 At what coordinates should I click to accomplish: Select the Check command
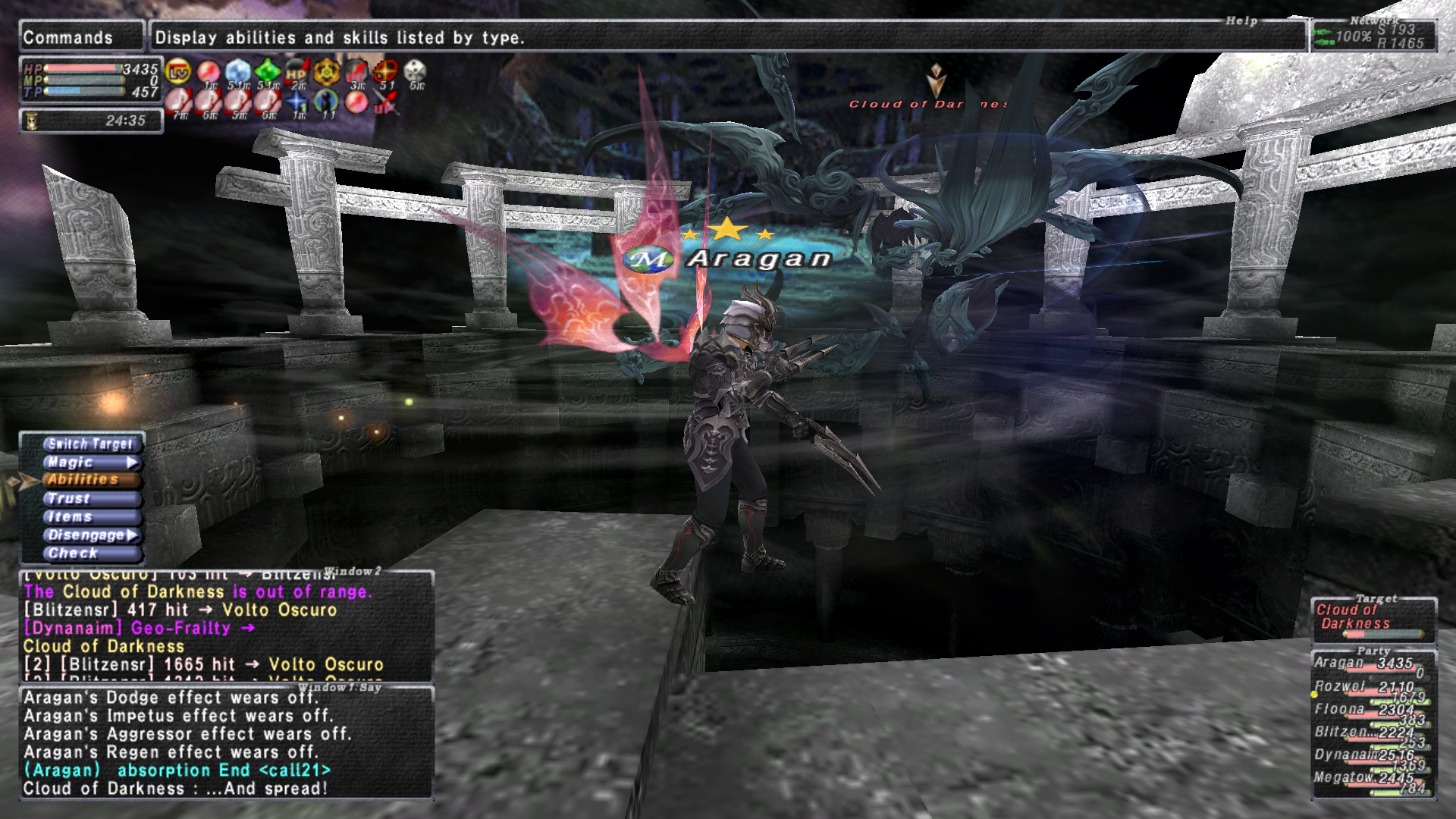click(x=89, y=553)
